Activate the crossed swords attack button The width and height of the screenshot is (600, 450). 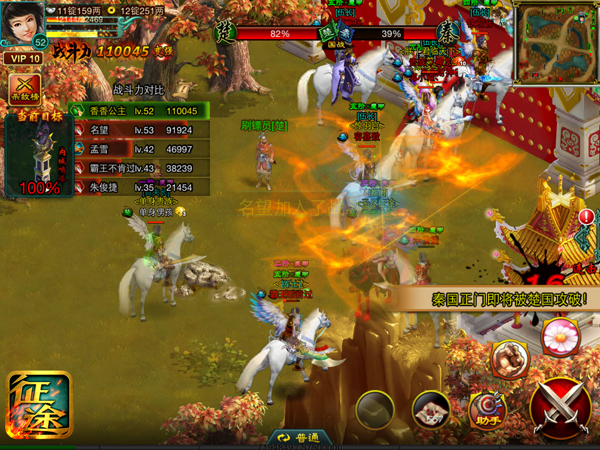[560, 407]
